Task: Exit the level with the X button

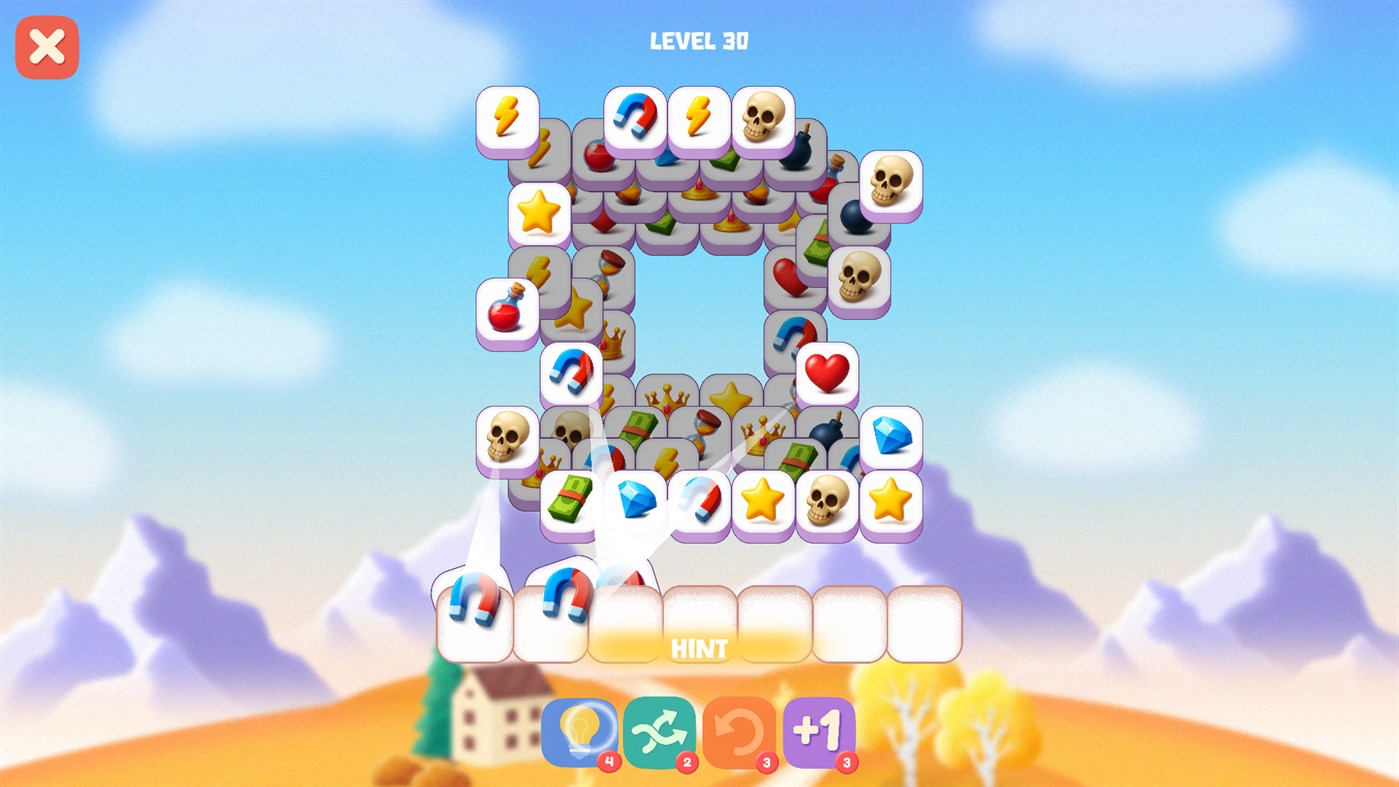Action: click(x=46, y=45)
